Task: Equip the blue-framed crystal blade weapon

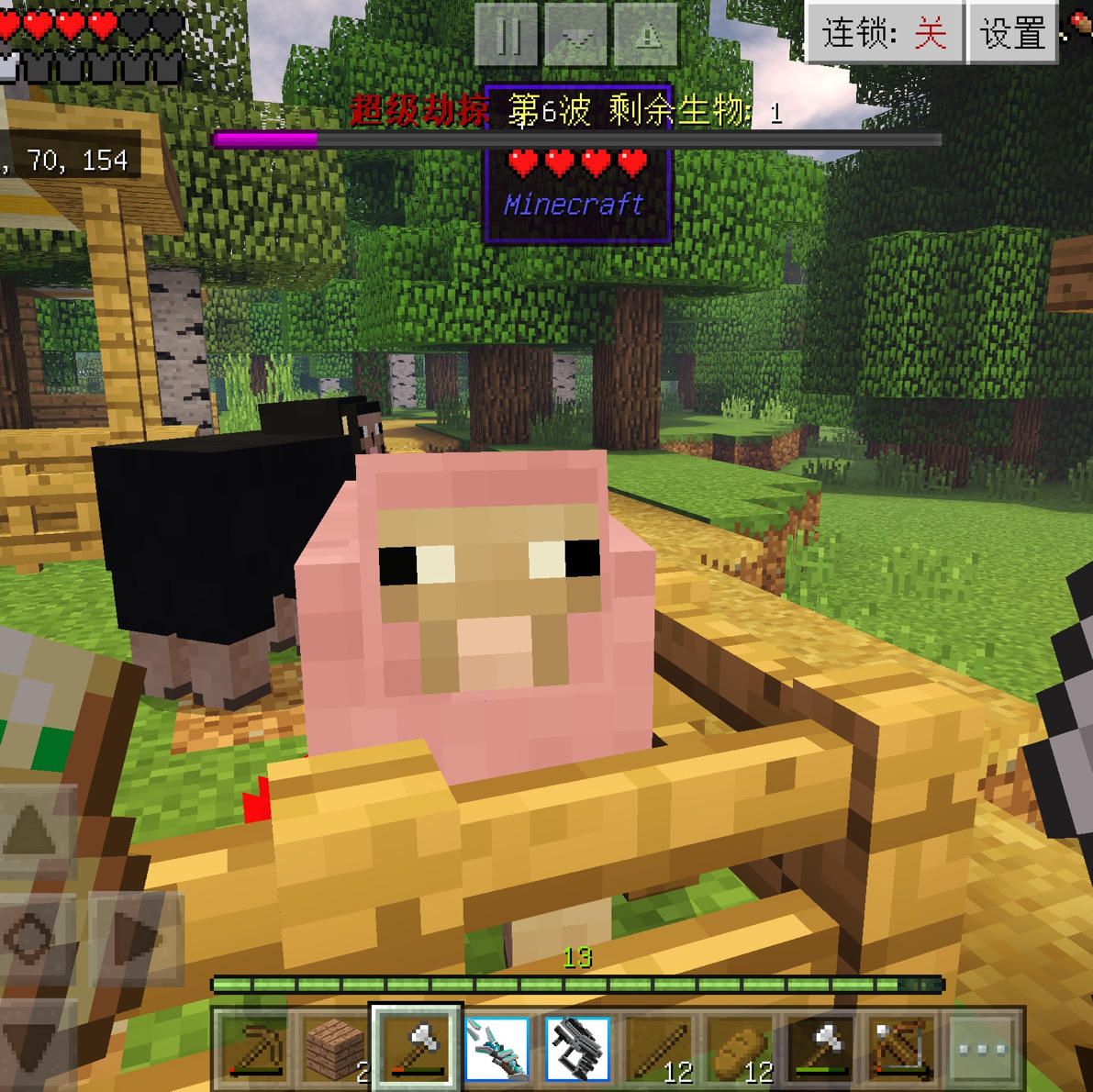Action: [496, 1048]
